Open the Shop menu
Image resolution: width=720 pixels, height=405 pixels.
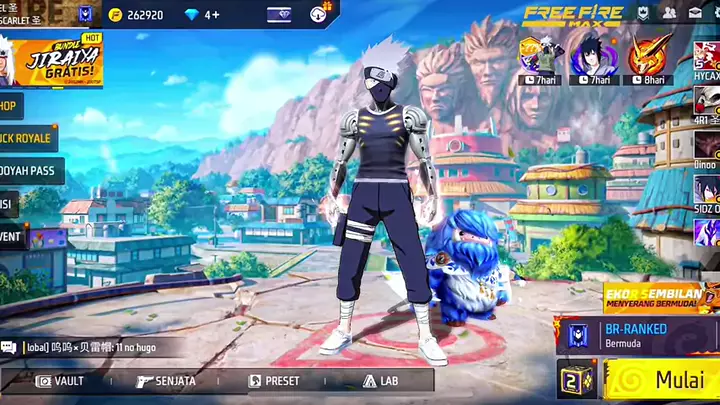(x=10, y=106)
